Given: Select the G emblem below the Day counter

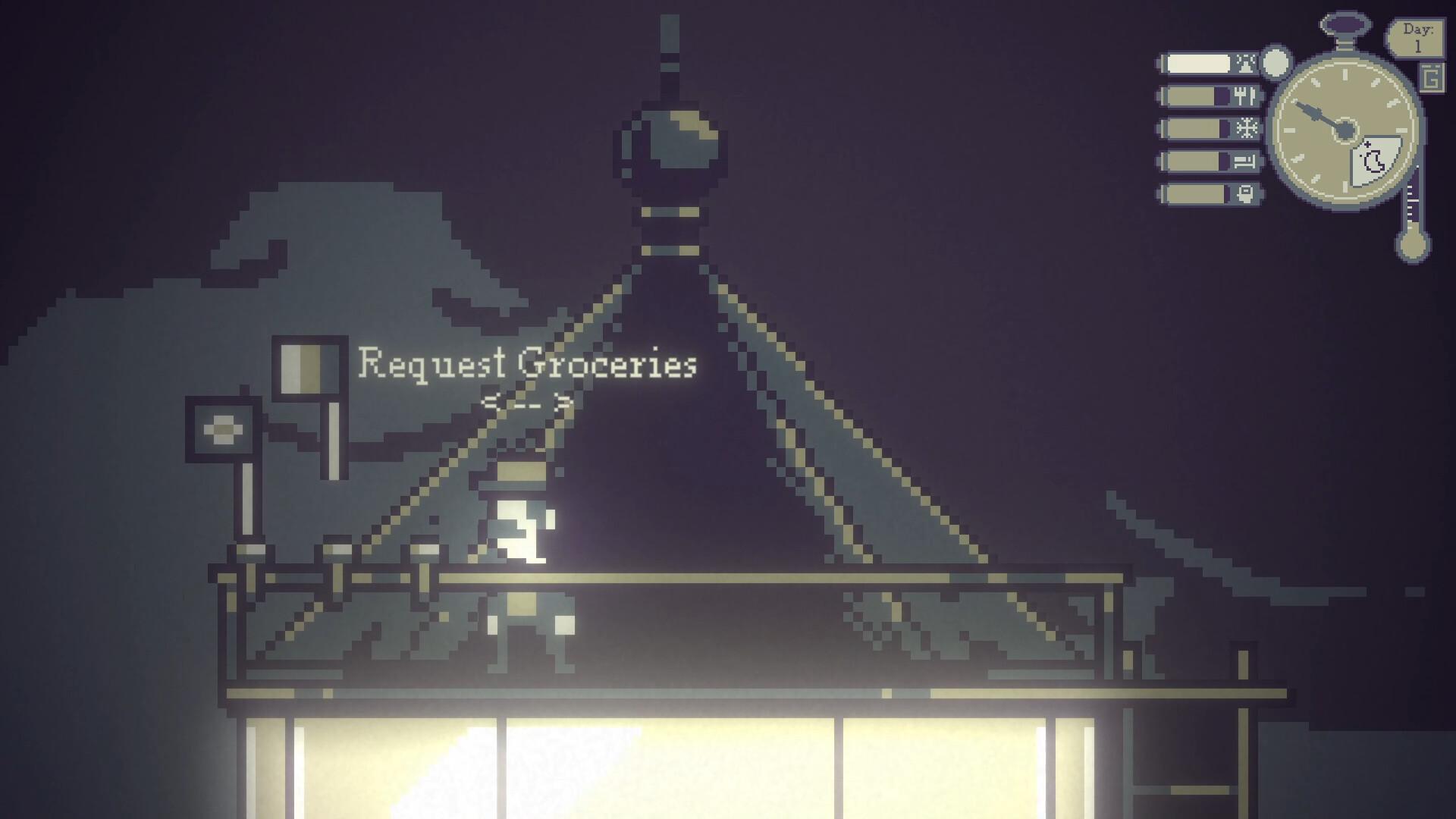Looking at the screenshot, I should (x=1431, y=77).
